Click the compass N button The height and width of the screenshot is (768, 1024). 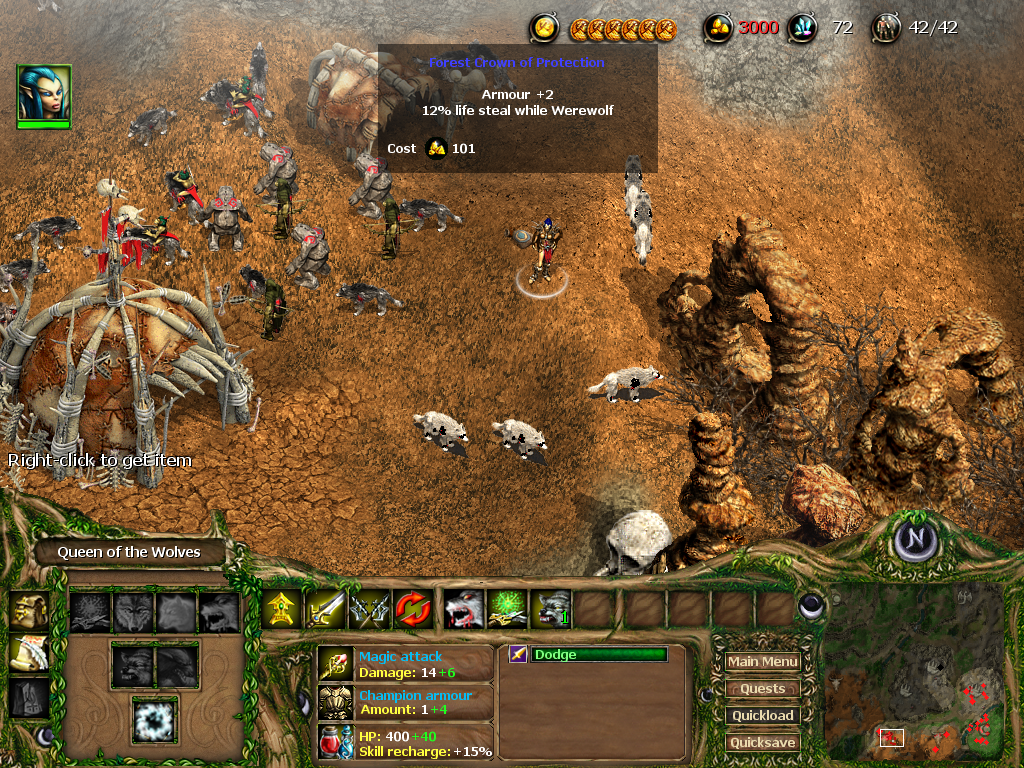pos(916,541)
